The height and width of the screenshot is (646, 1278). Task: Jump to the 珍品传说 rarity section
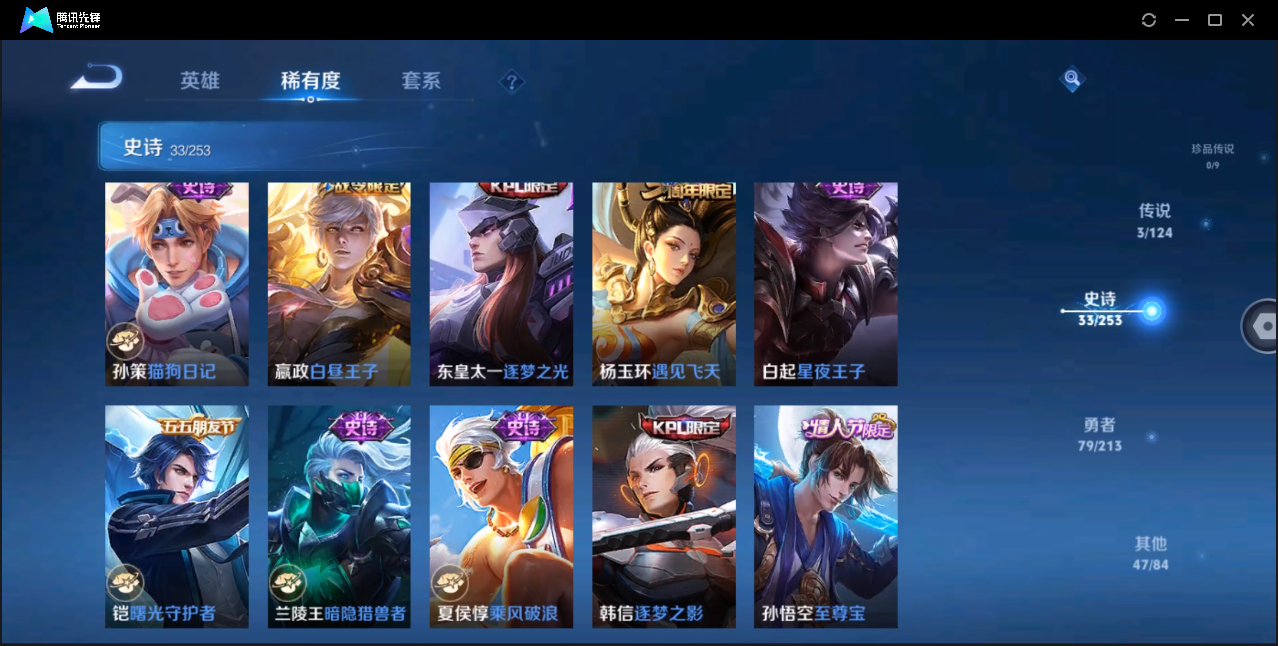point(1212,154)
